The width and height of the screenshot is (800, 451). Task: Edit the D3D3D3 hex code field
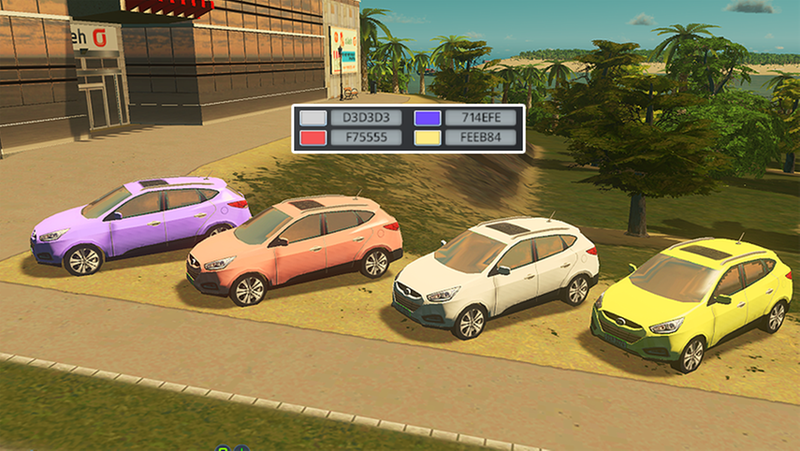pos(365,118)
